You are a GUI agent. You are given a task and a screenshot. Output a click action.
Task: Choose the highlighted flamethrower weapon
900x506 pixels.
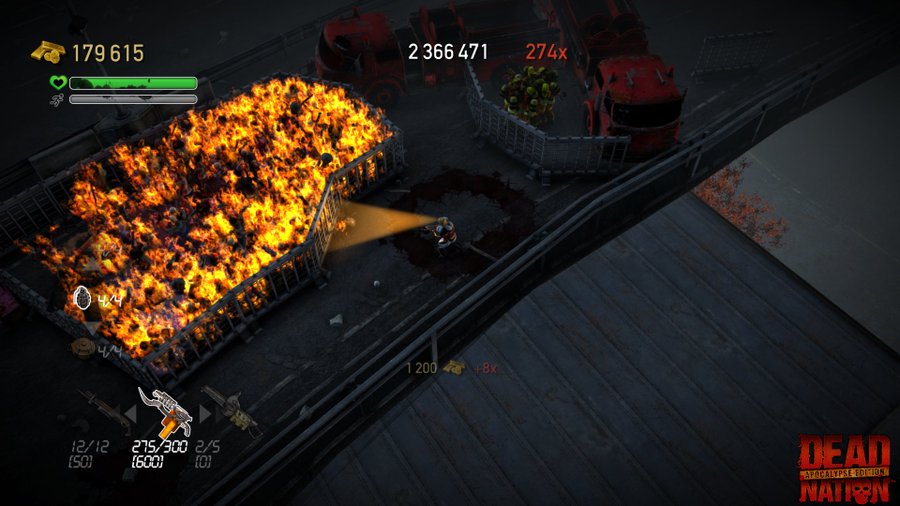163,410
